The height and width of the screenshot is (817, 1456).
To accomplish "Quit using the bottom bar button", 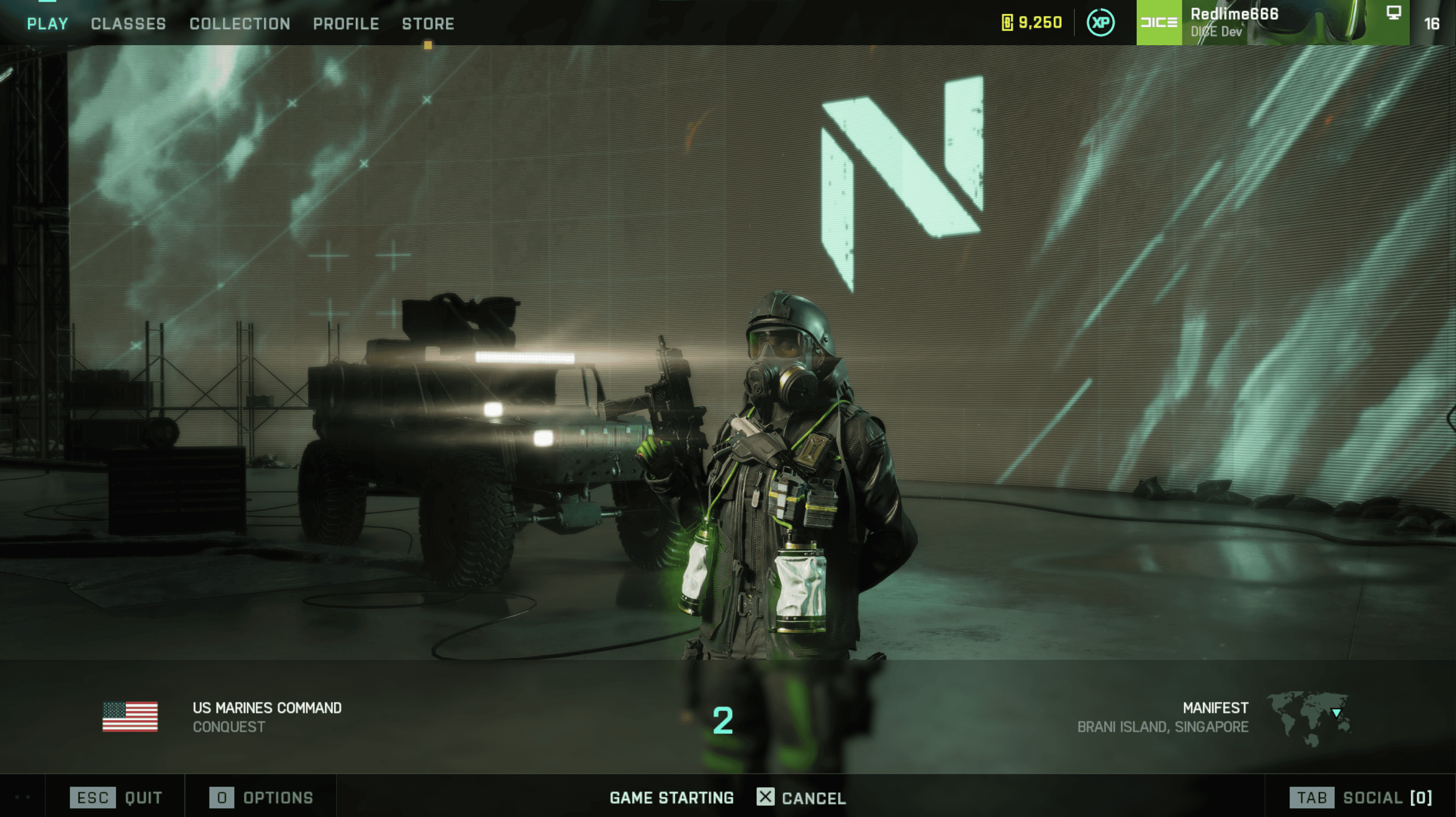I will 117,798.
